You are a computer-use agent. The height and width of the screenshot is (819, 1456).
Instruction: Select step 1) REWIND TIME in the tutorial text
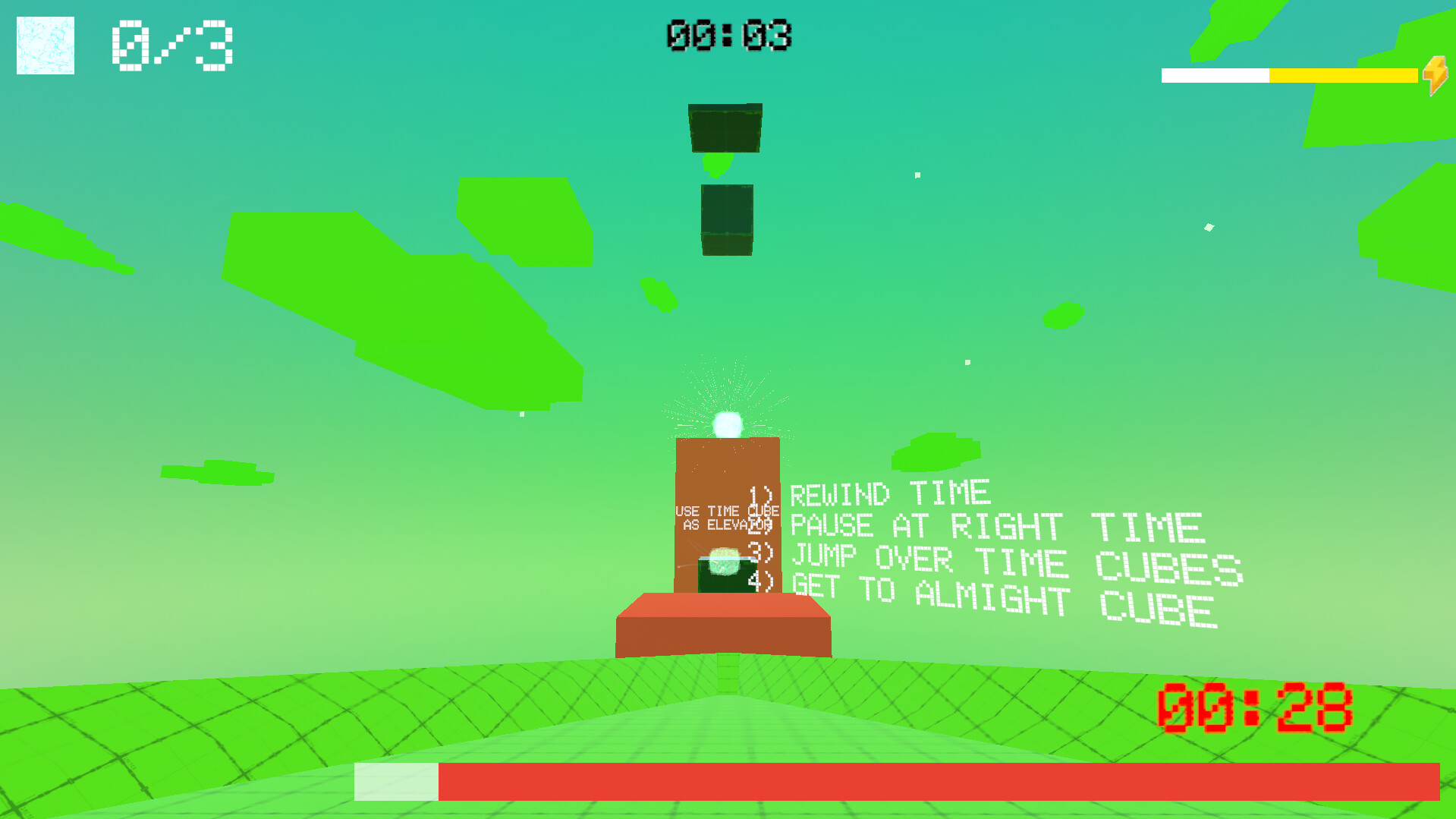click(869, 493)
